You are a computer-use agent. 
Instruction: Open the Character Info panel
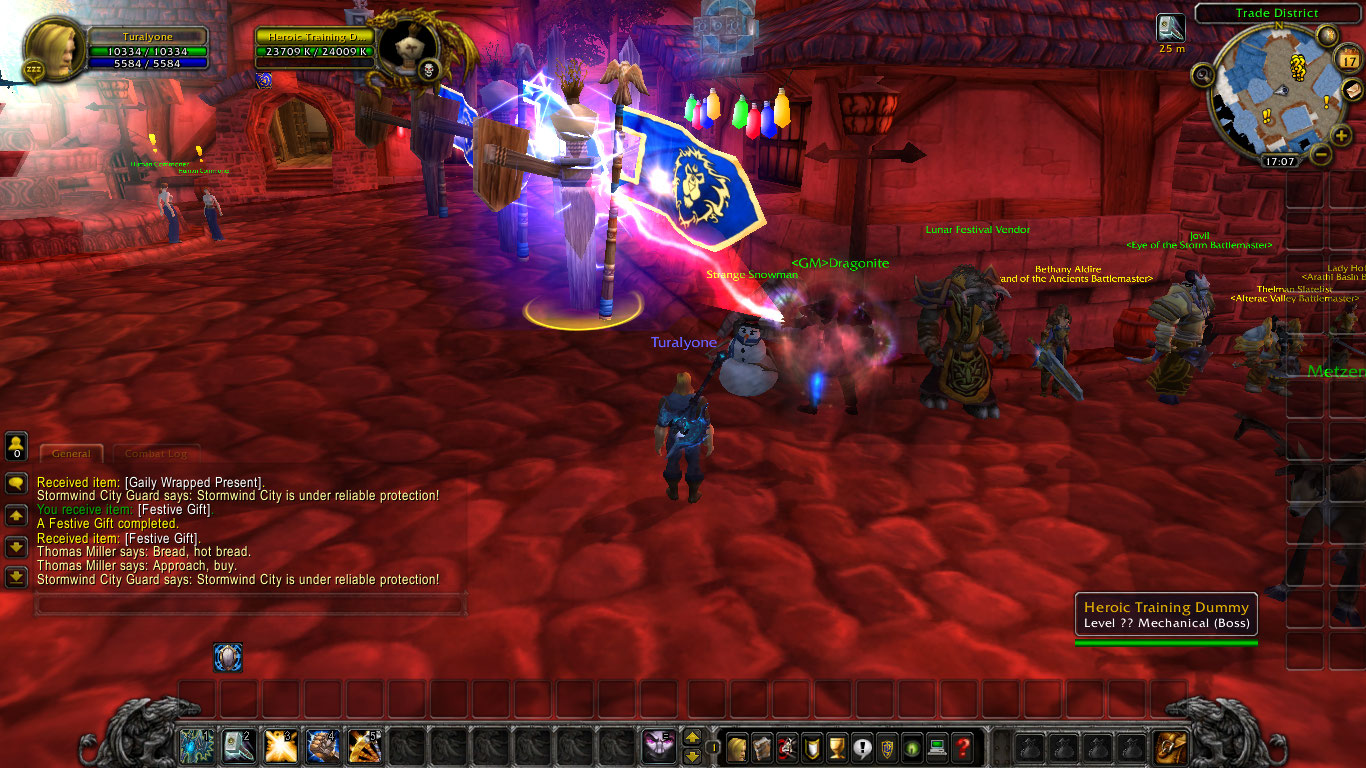736,747
